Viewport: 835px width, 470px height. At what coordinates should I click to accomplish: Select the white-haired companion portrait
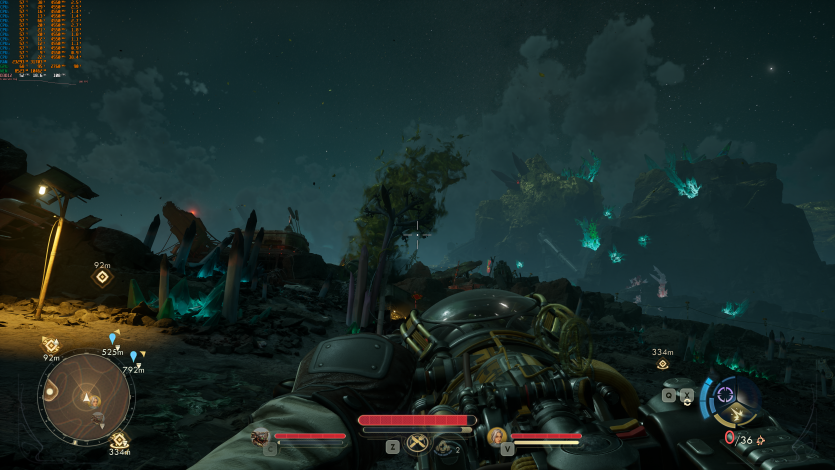(x=496, y=436)
